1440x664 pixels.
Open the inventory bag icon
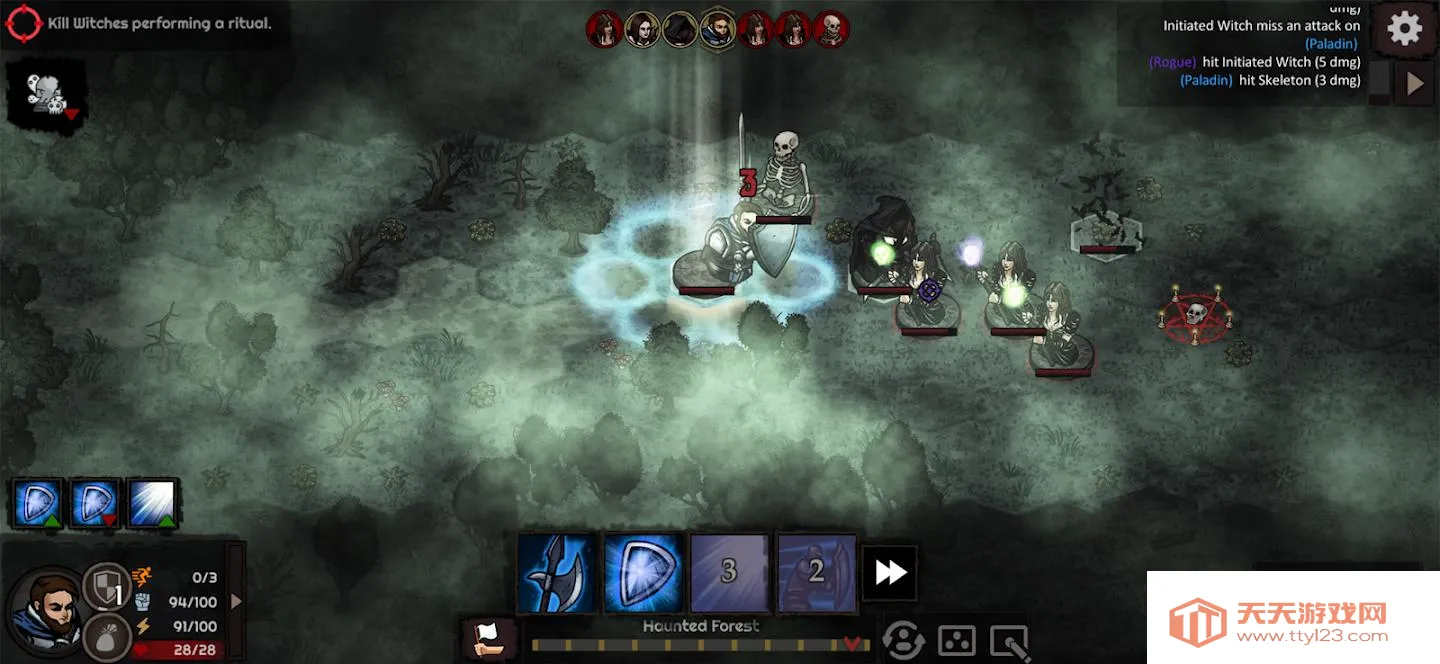pos(105,635)
